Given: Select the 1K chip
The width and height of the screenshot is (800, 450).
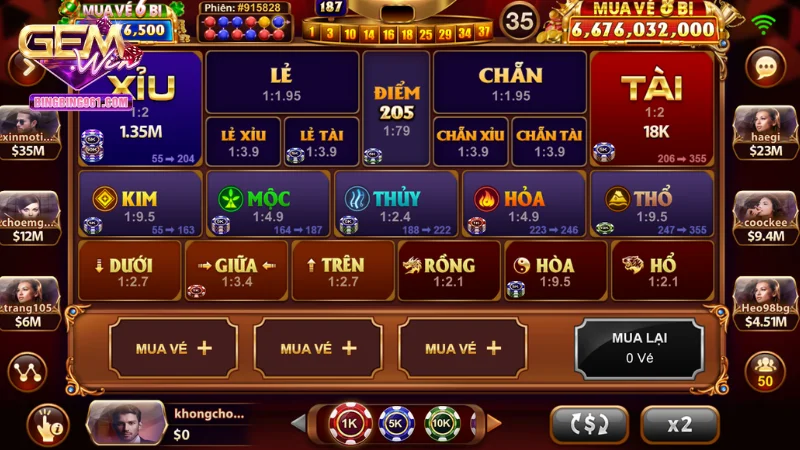Looking at the screenshot, I should point(350,423).
